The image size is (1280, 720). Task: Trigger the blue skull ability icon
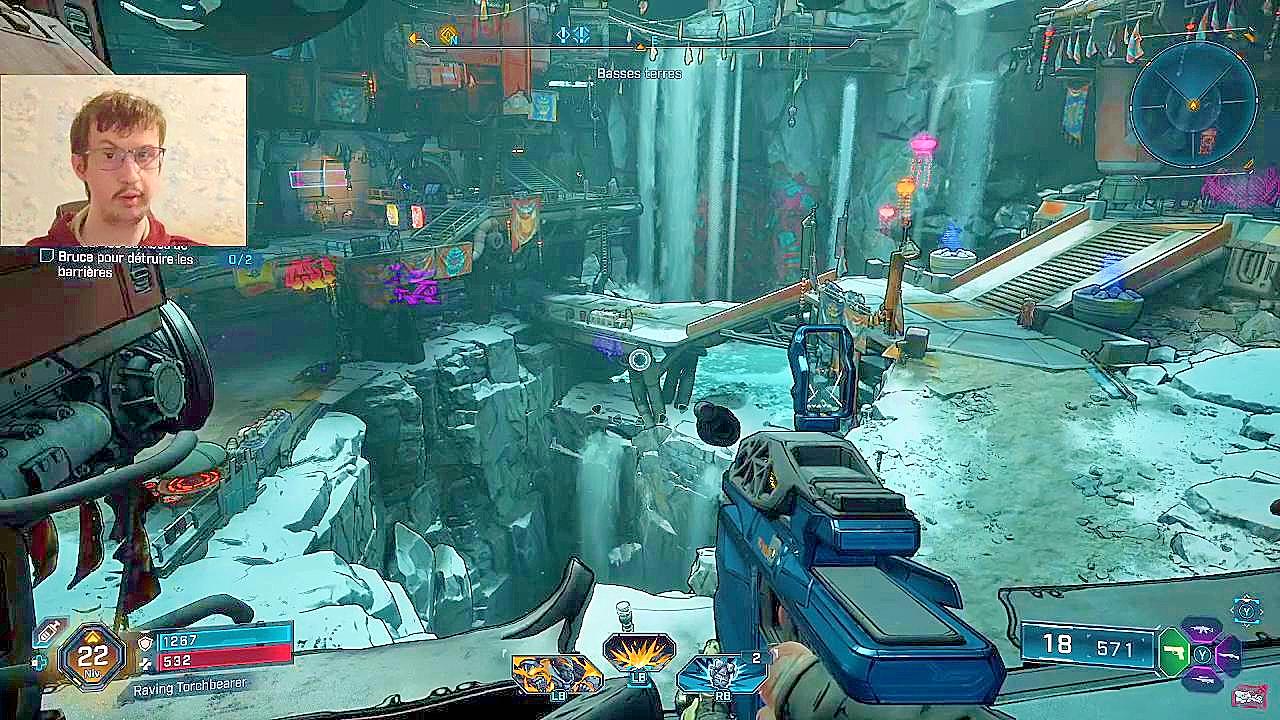pyautogui.click(x=720, y=671)
